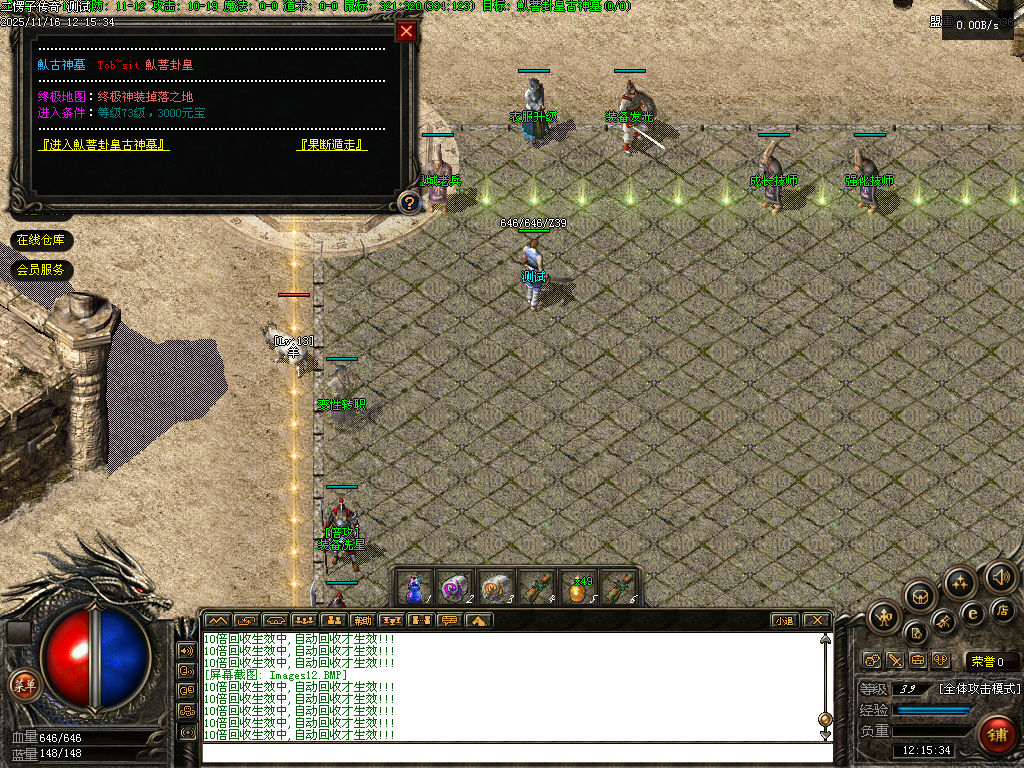Open the bag inventory round button
Image resolution: width=1024 pixels, height=768 pixels.
921,597
